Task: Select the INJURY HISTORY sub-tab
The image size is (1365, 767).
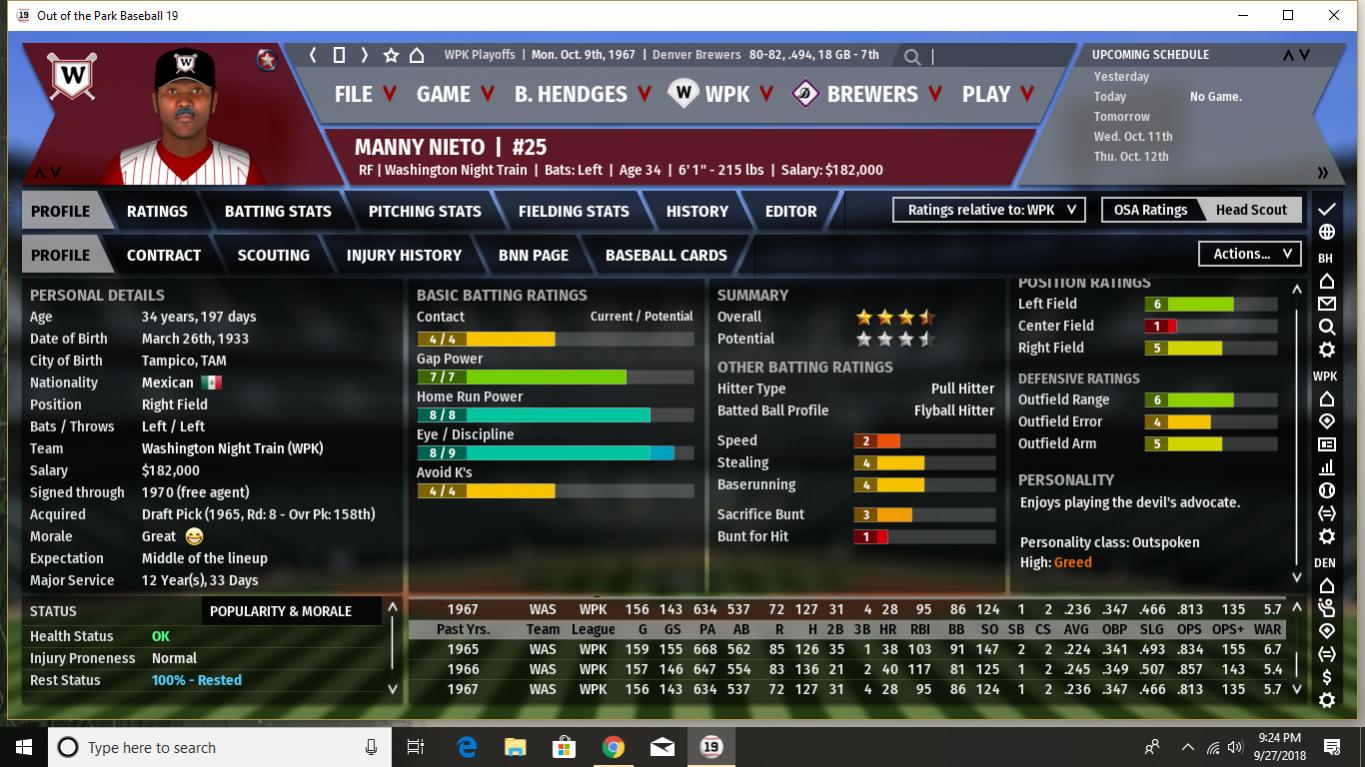Action: 404,255
